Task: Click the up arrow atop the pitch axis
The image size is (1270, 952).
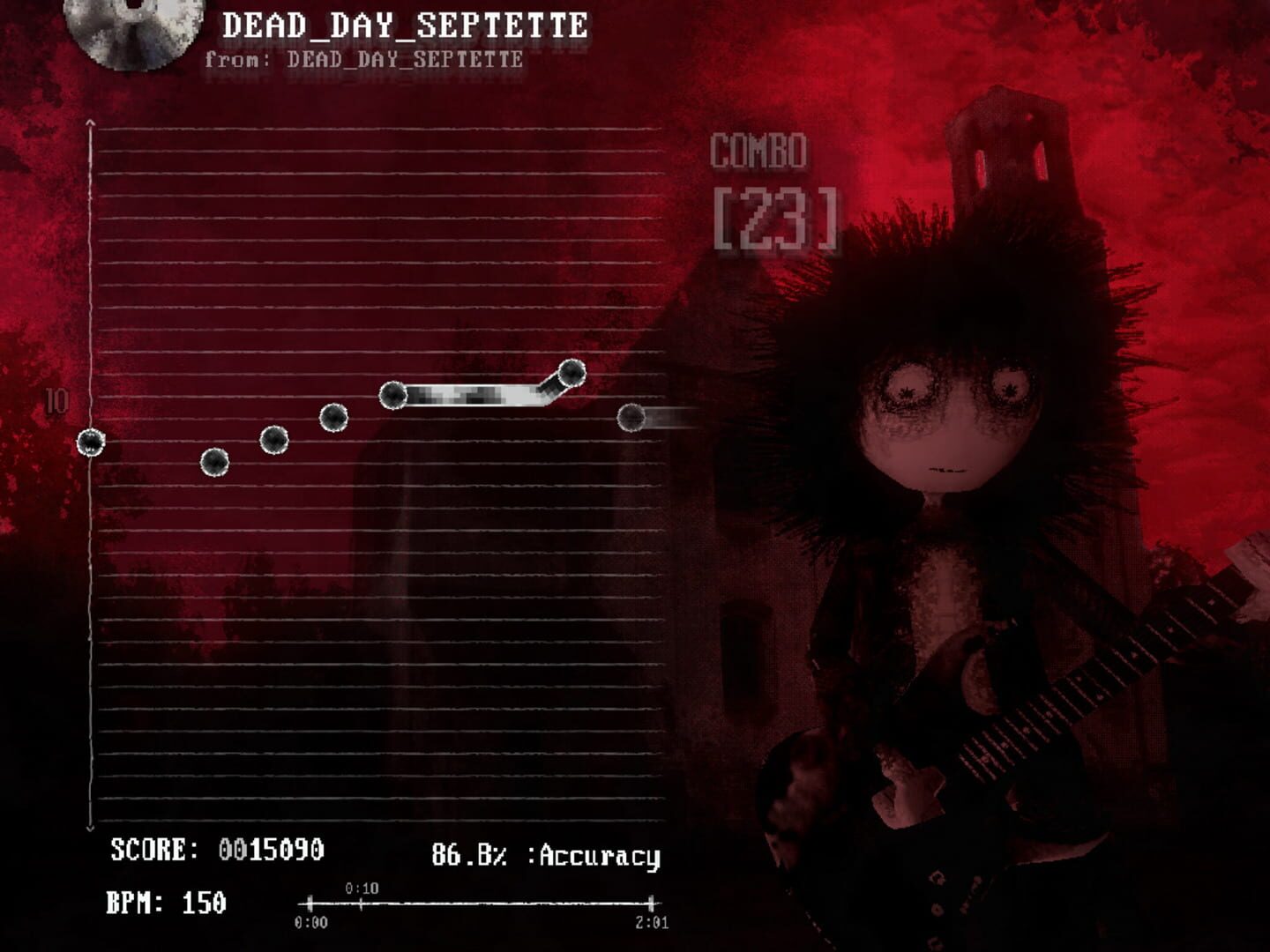Action: tap(89, 123)
